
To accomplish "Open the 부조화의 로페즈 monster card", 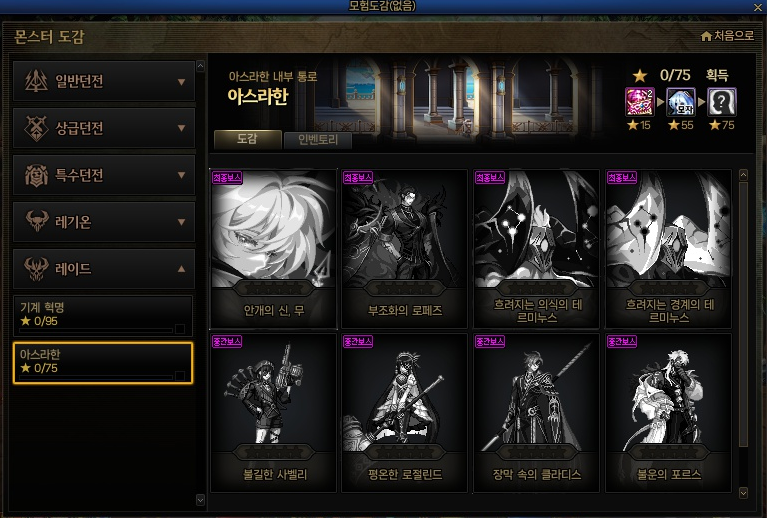I will pyautogui.click(x=405, y=247).
